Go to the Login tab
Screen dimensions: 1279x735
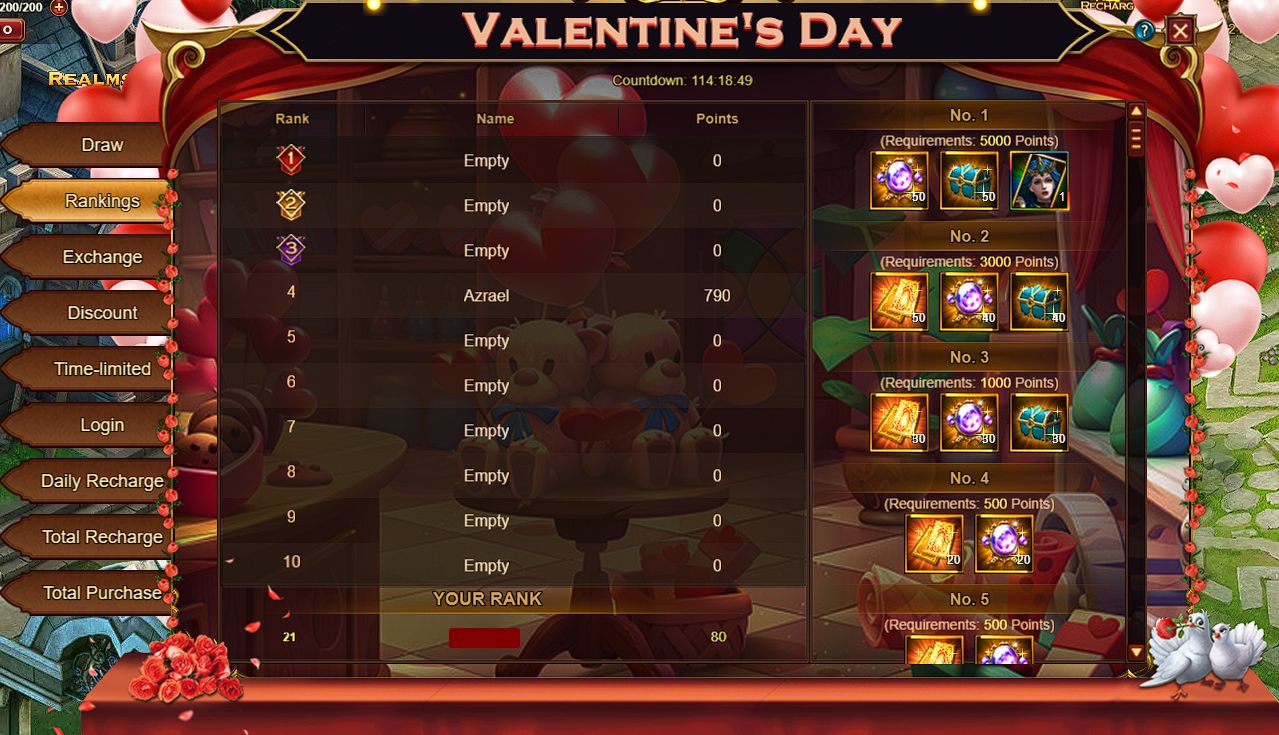click(x=101, y=425)
